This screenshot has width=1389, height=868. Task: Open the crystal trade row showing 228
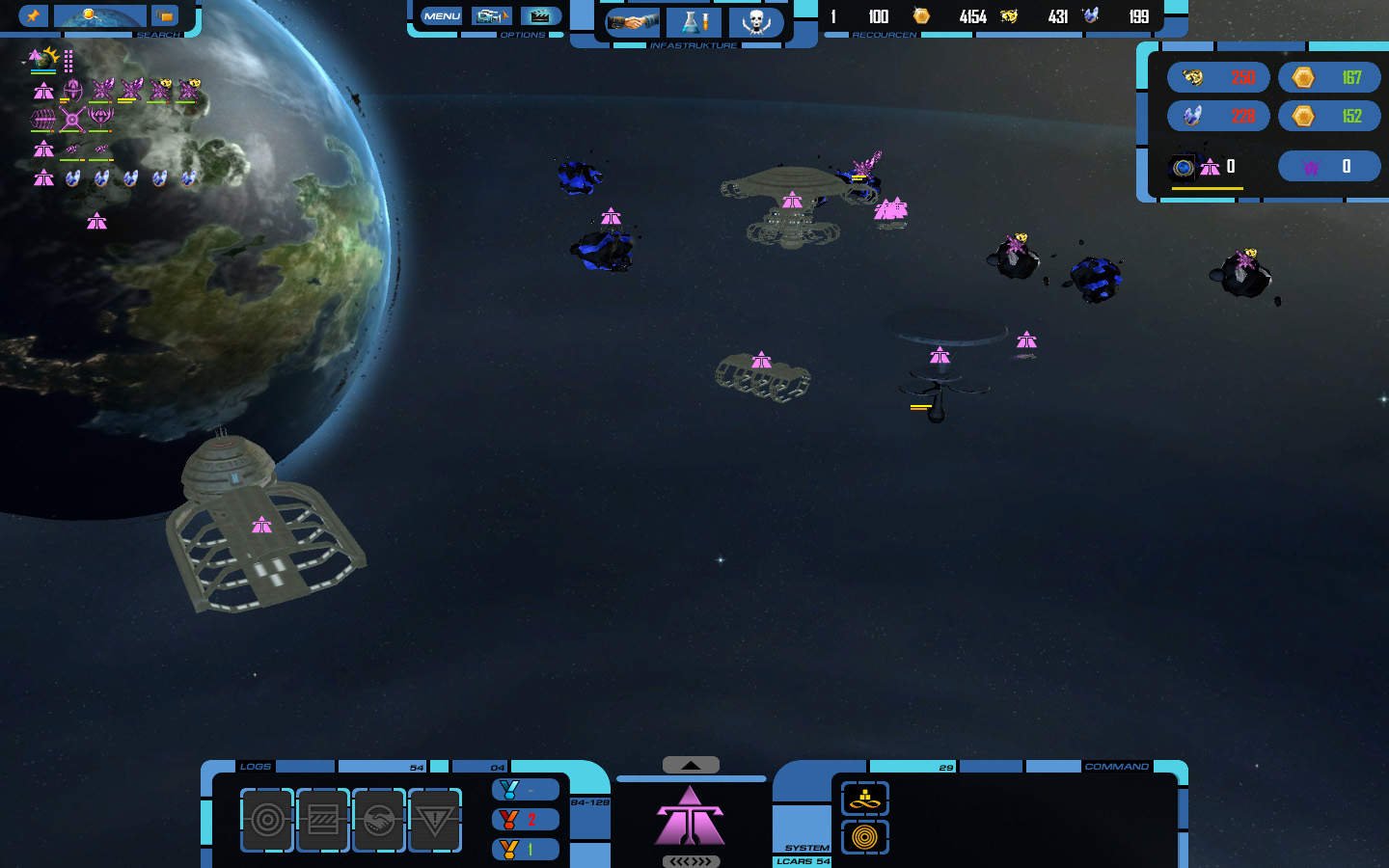point(1218,117)
